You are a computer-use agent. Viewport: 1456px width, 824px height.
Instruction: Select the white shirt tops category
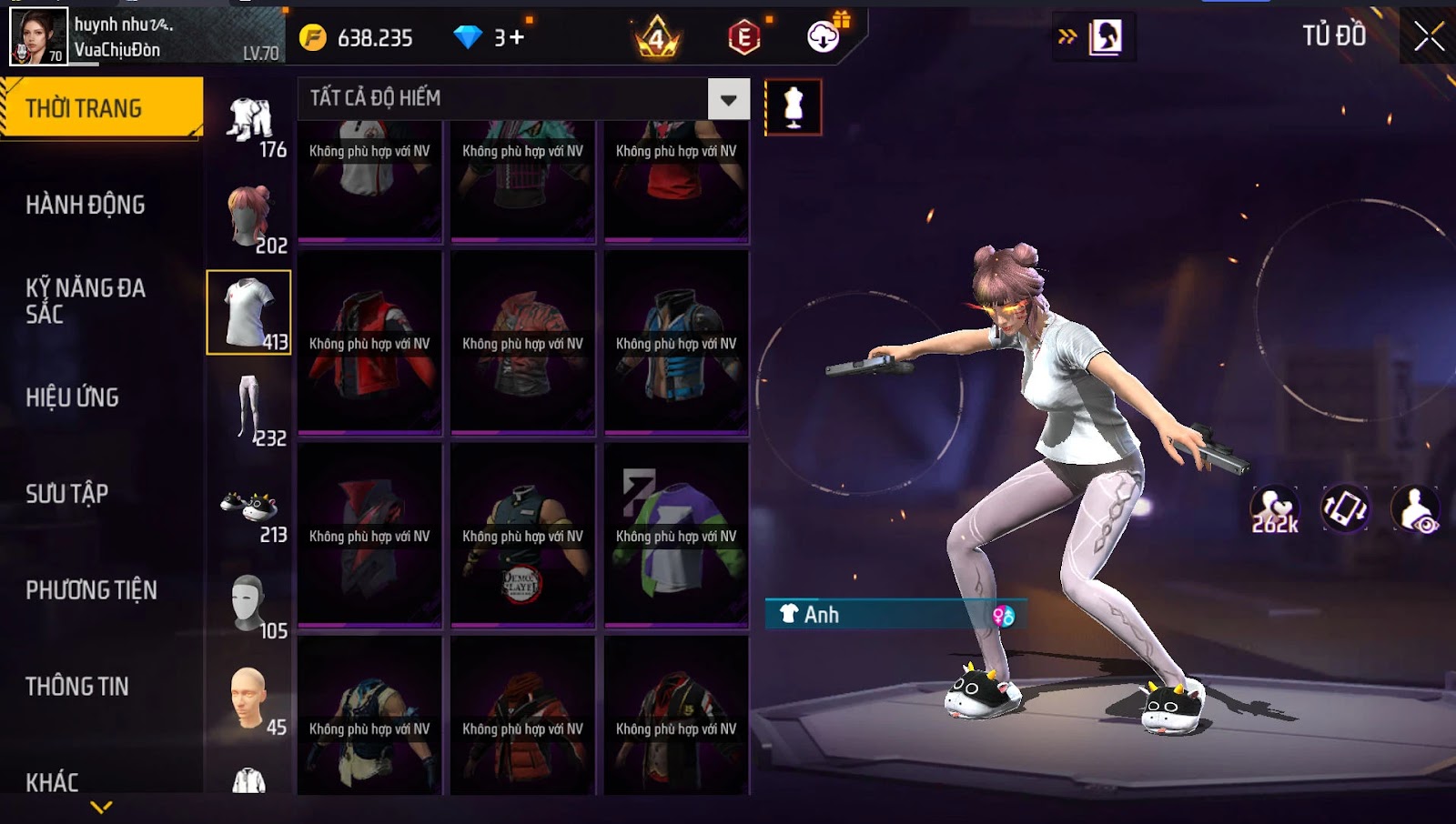pyautogui.click(x=248, y=312)
